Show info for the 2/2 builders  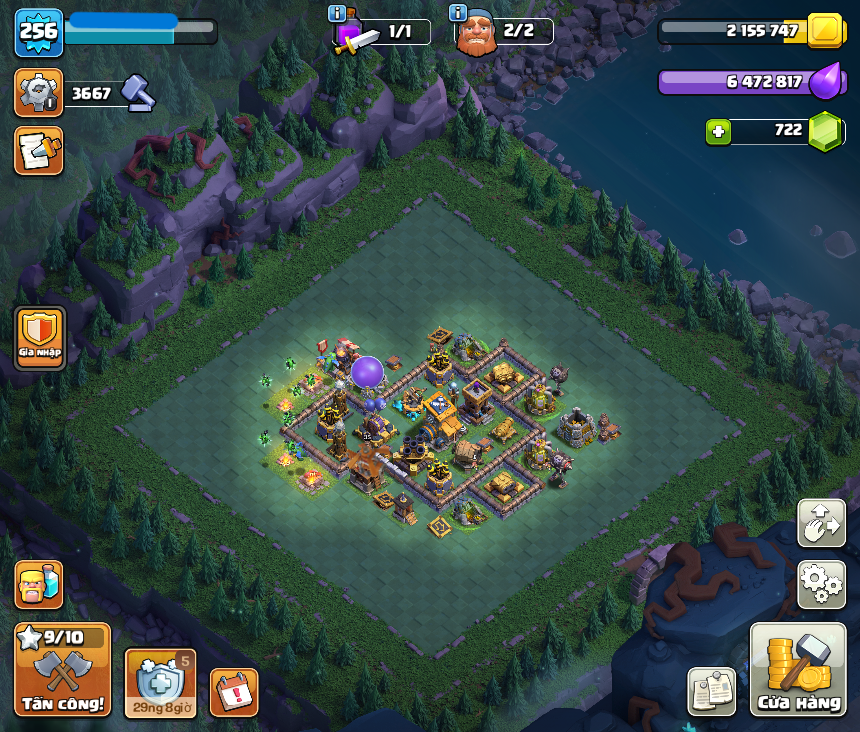pyautogui.click(x=458, y=13)
